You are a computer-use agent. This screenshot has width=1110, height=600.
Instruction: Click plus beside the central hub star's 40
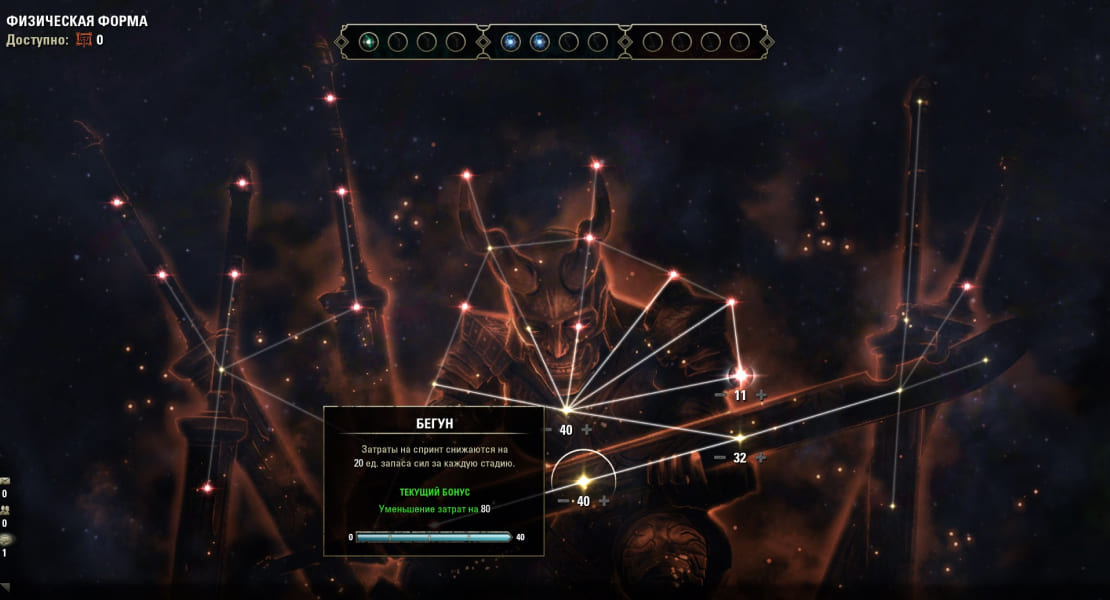(587, 430)
